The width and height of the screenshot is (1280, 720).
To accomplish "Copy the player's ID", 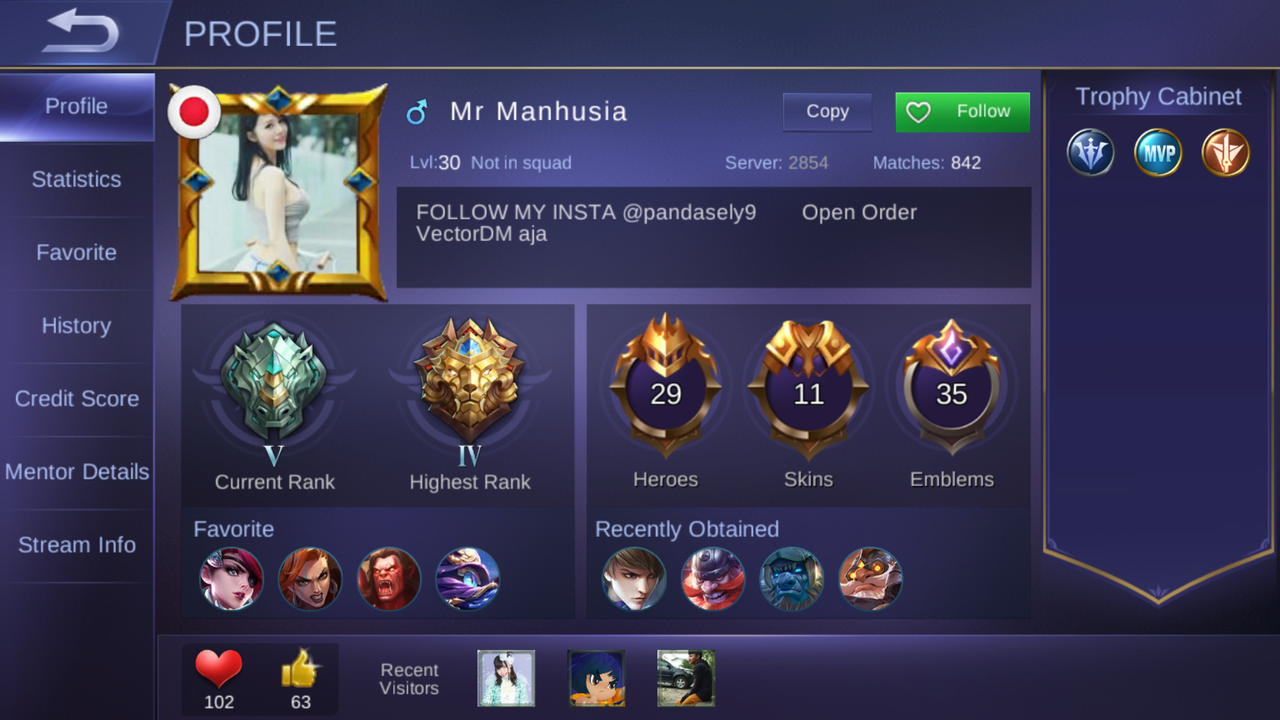I will pyautogui.click(x=827, y=112).
